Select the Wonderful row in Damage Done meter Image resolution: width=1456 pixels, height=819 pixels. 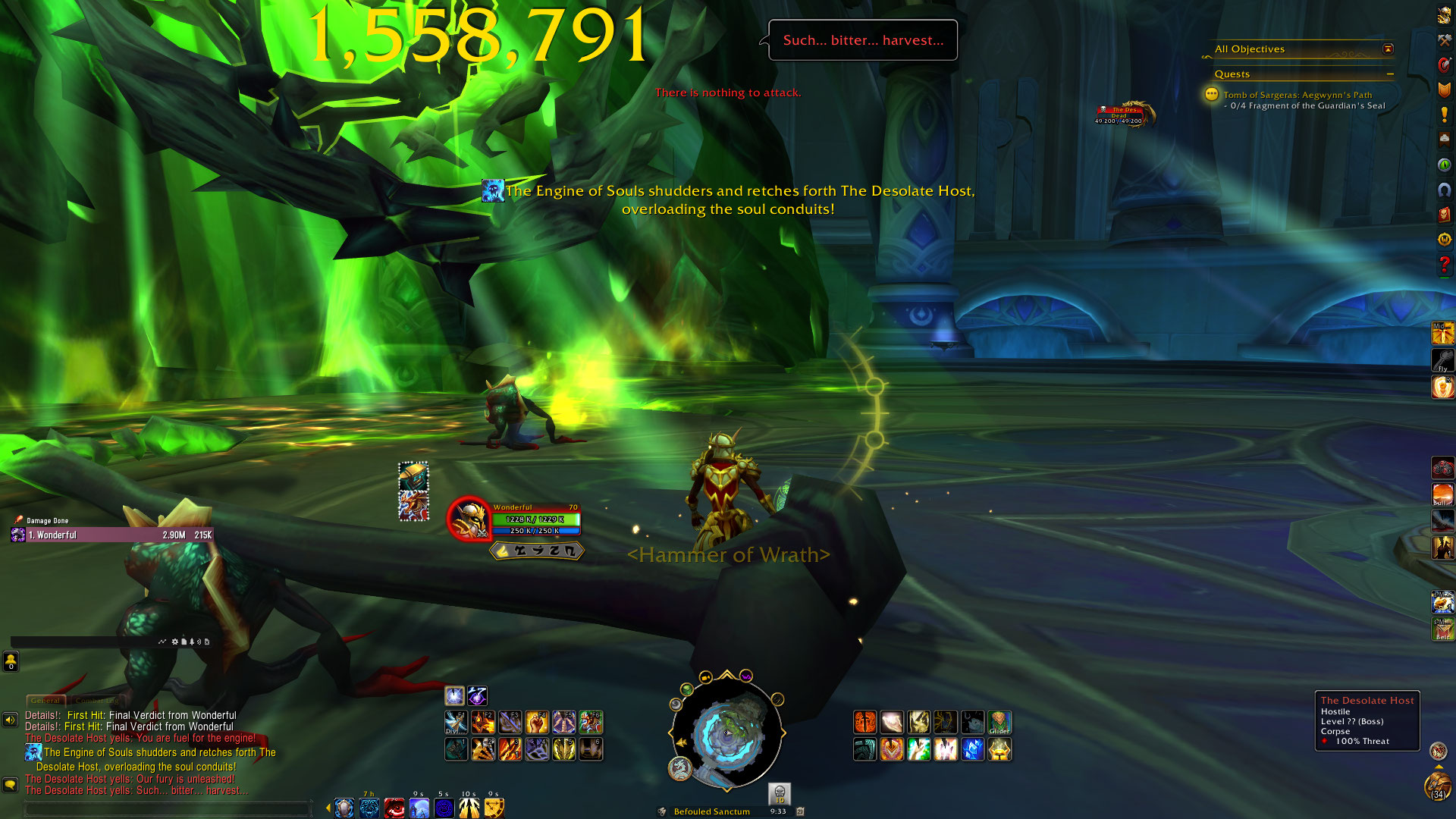[x=112, y=535]
